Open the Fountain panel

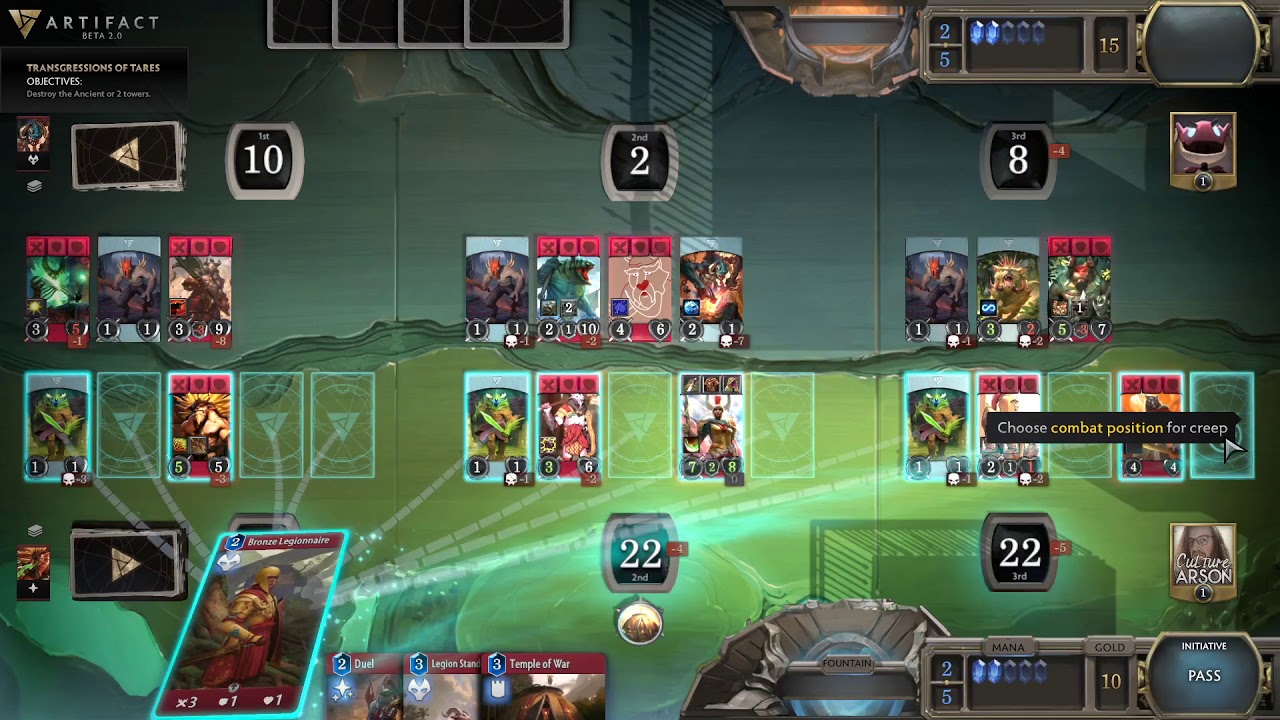click(847, 664)
